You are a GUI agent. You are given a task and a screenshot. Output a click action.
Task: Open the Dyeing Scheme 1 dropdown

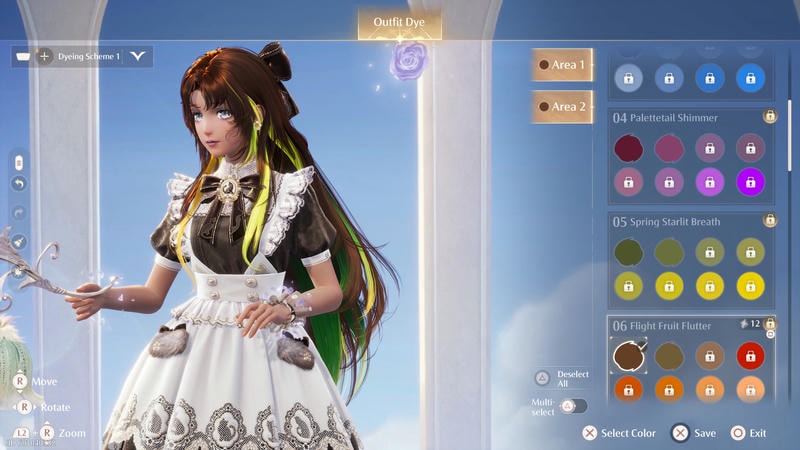point(137,56)
